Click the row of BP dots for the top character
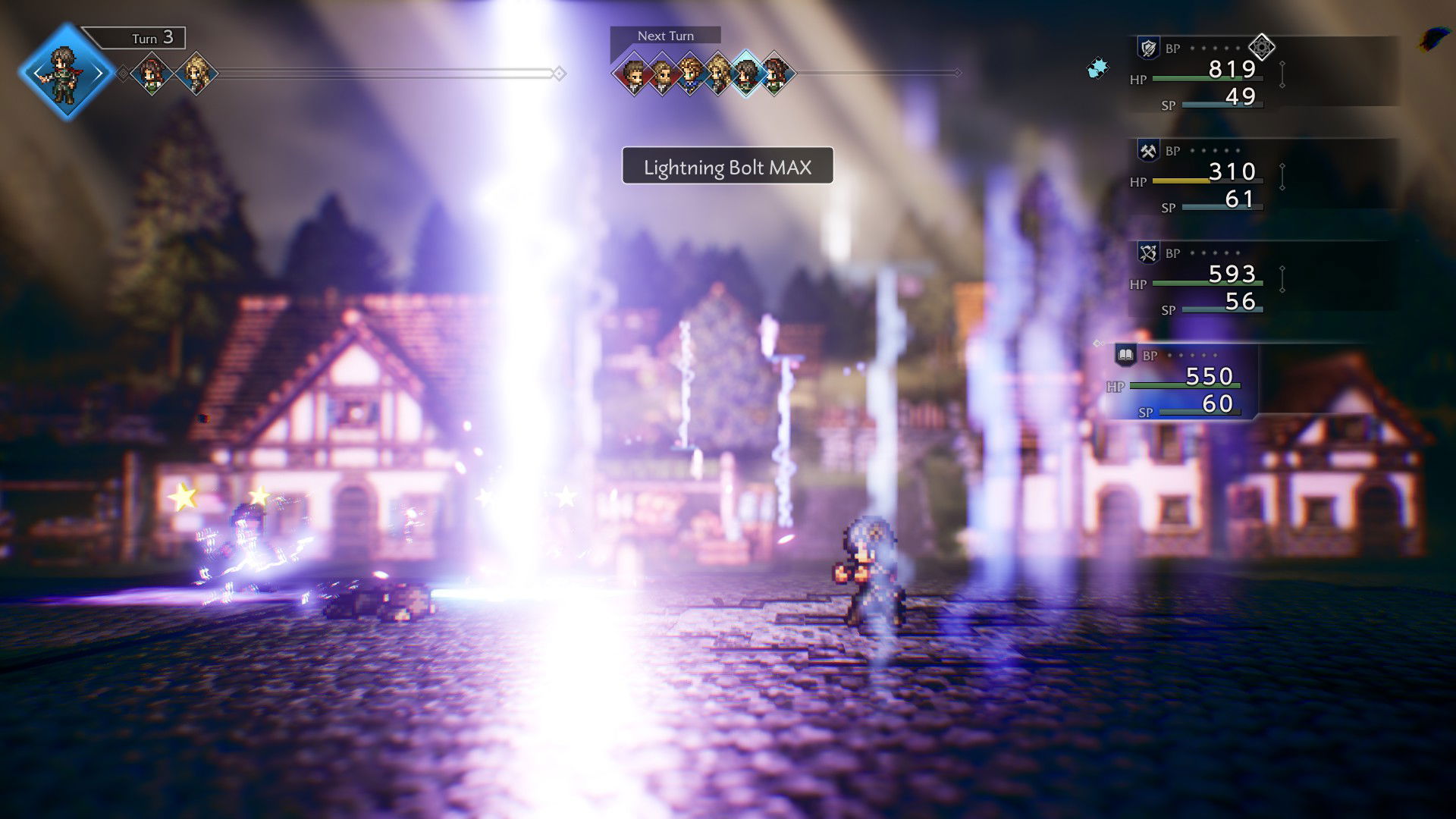The width and height of the screenshot is (1456, 819). pos(1213,48)
